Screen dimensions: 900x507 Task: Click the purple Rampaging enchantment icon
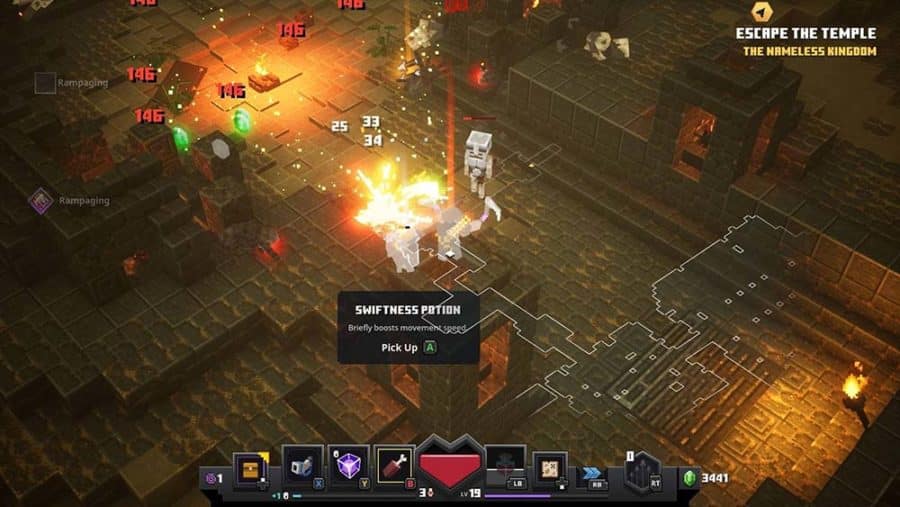click(41, 200)
